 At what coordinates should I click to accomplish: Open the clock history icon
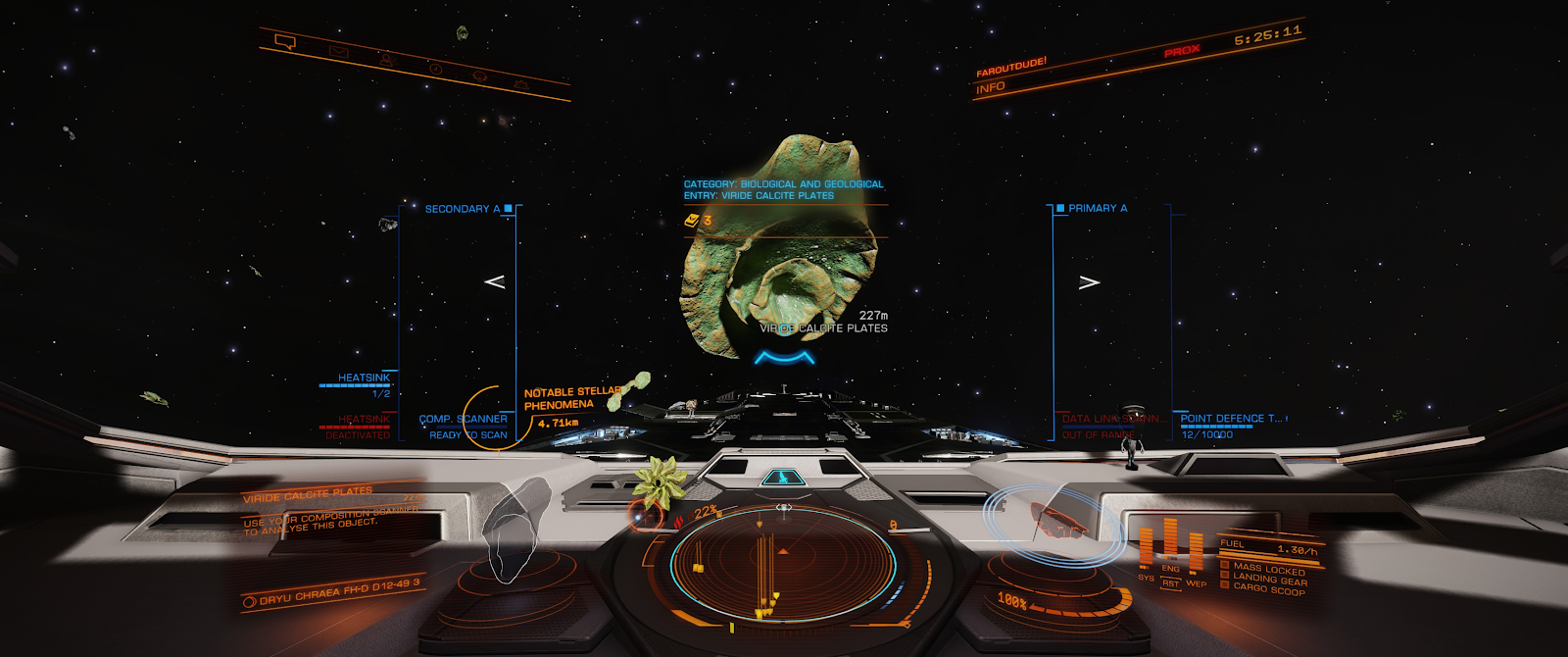tap(435, 69)
